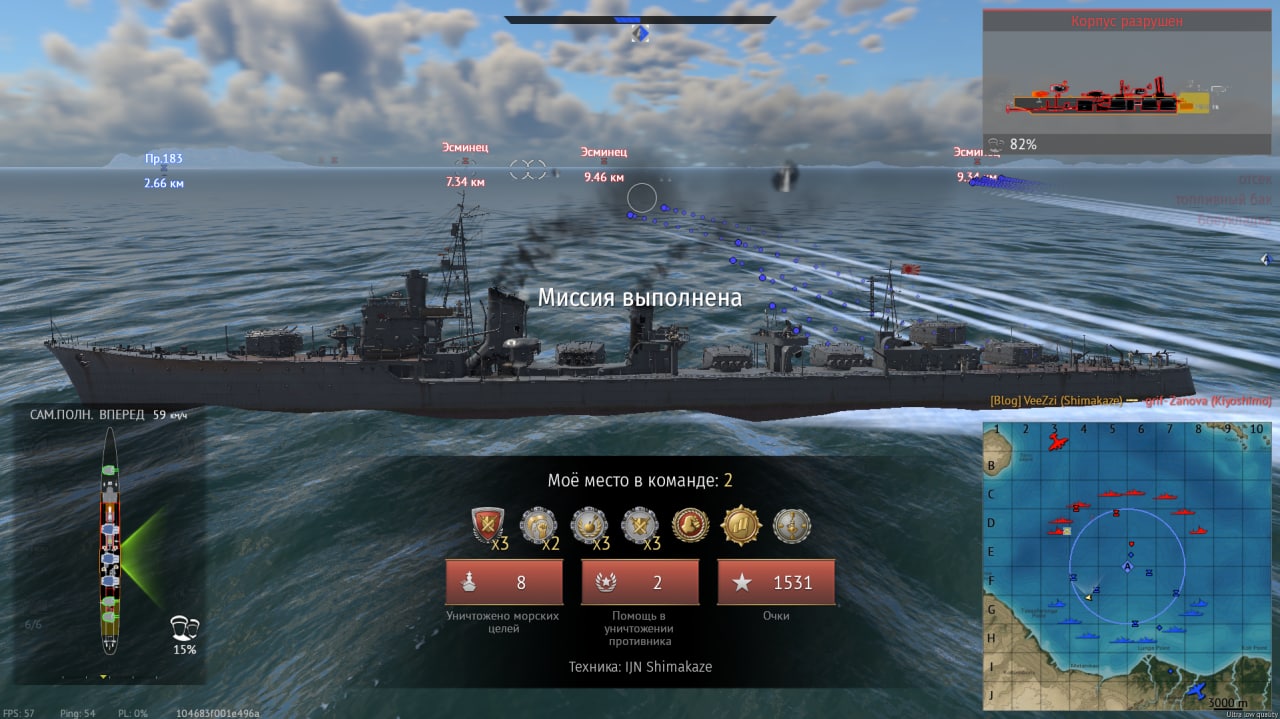Select the silver helmet-and-fist medal x2
This screenshot has width=1280, height=719.
pyautogui.click(x=539, y=525)
